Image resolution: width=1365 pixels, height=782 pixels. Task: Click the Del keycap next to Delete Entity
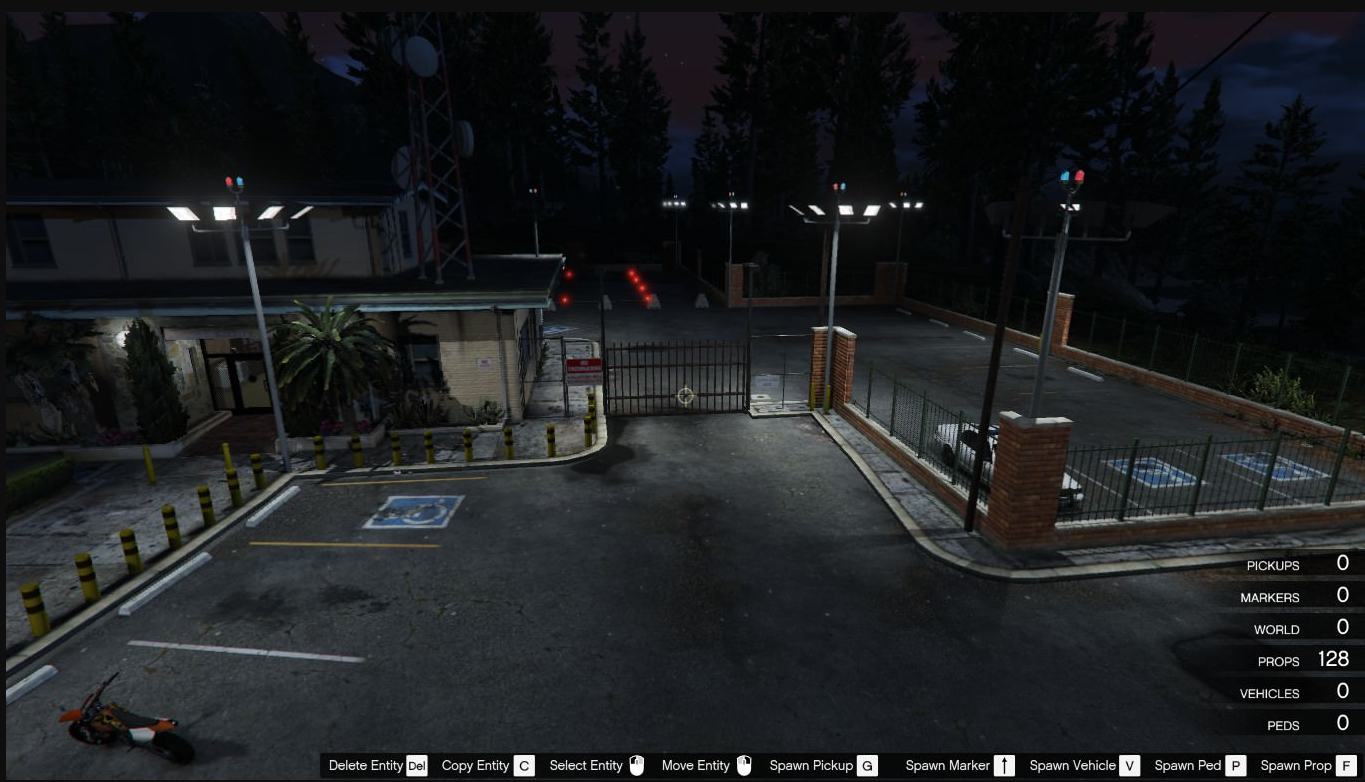[416, 765]
